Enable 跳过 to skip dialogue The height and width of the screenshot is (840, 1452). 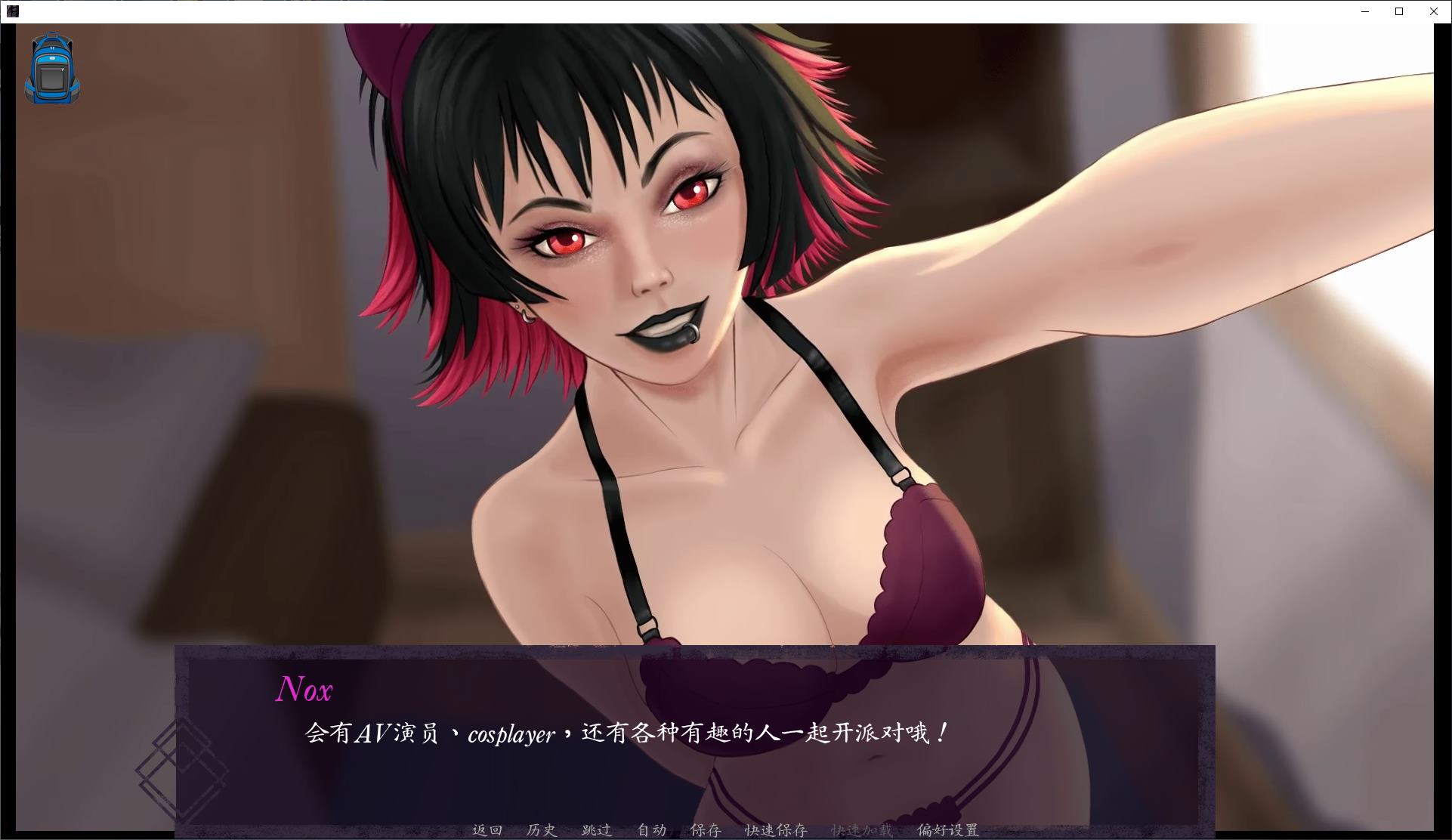click(596, 829)
